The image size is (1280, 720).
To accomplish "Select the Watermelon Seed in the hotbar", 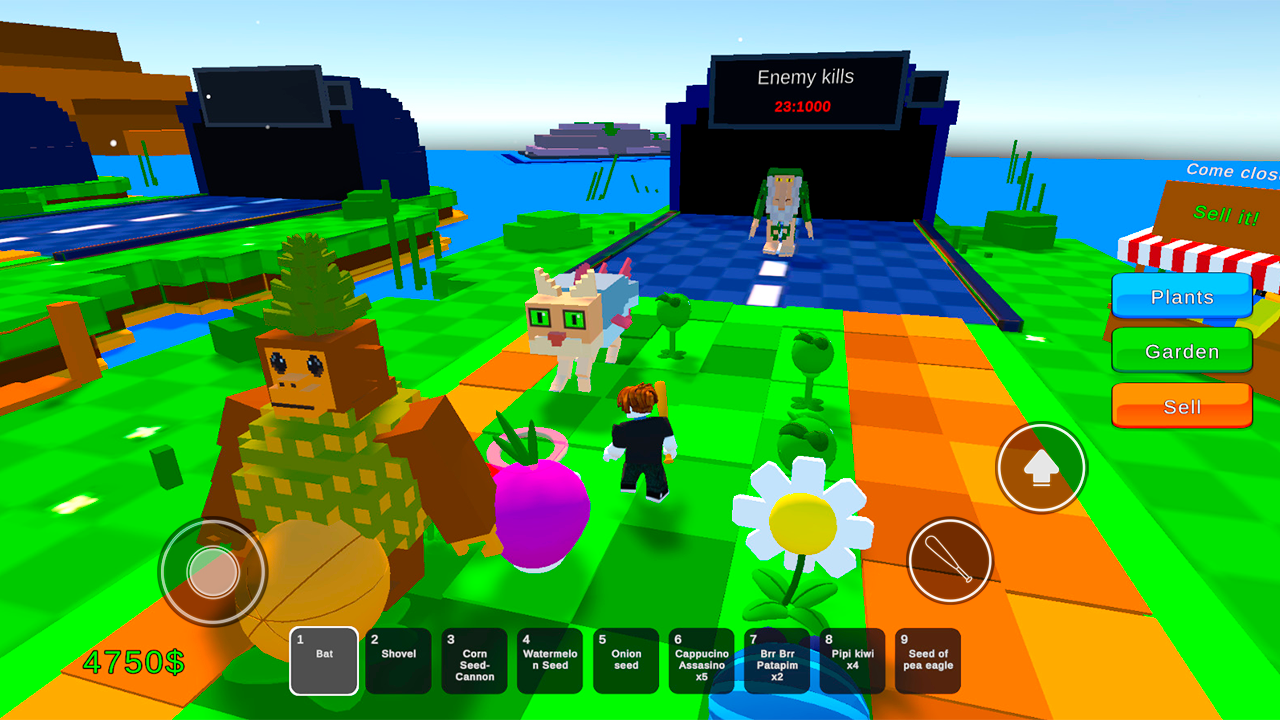I will click(550, 660).
